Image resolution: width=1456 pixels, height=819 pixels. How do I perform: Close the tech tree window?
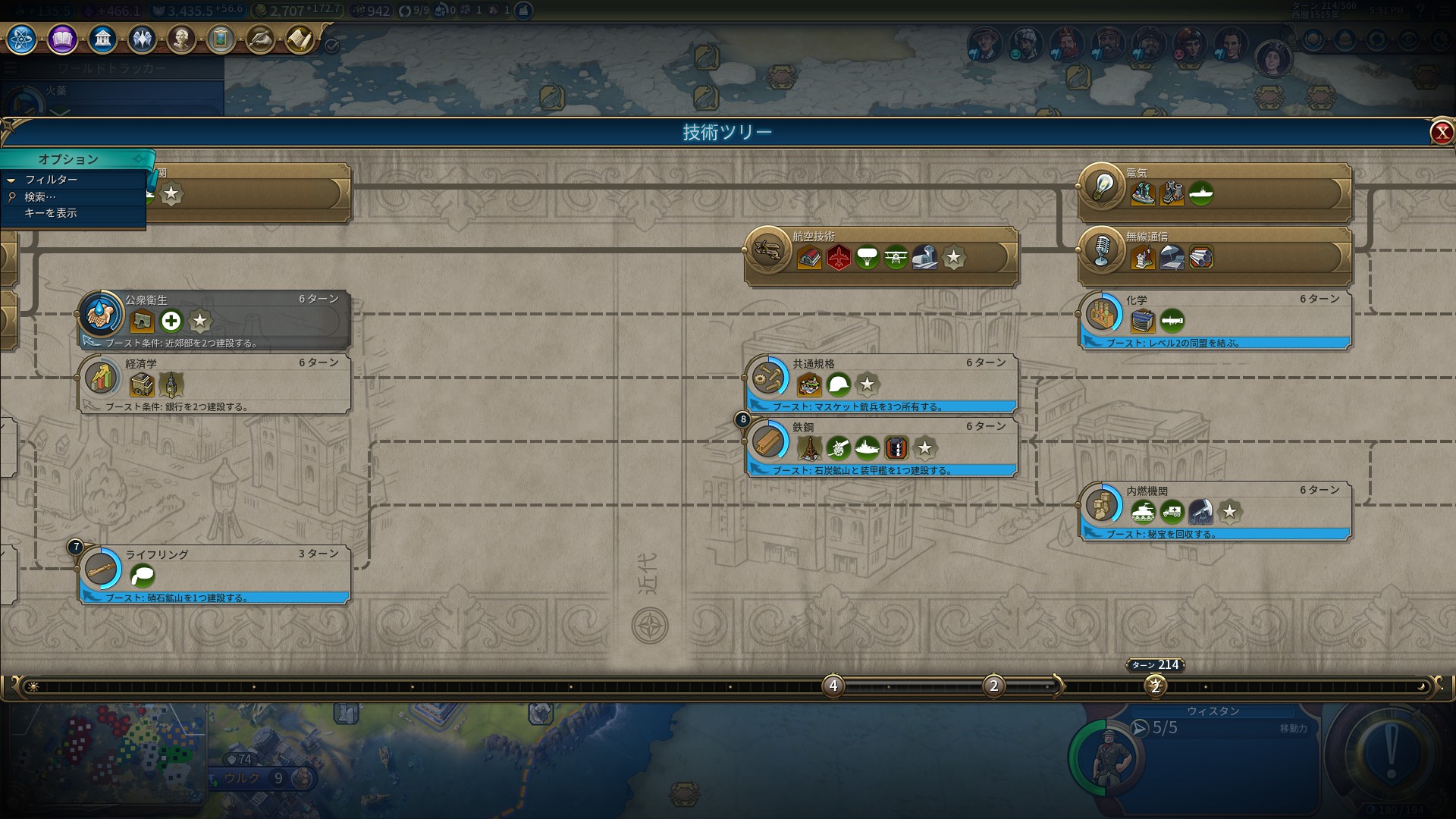click(x=1441, y=133)
